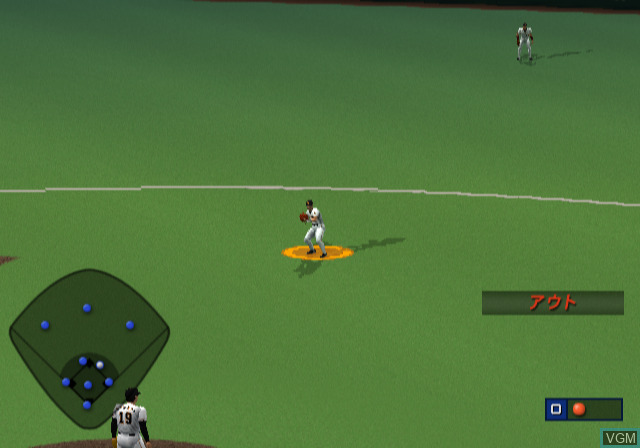
Task: Click the VGM watermark logo
Action: [x=620, y=438]
